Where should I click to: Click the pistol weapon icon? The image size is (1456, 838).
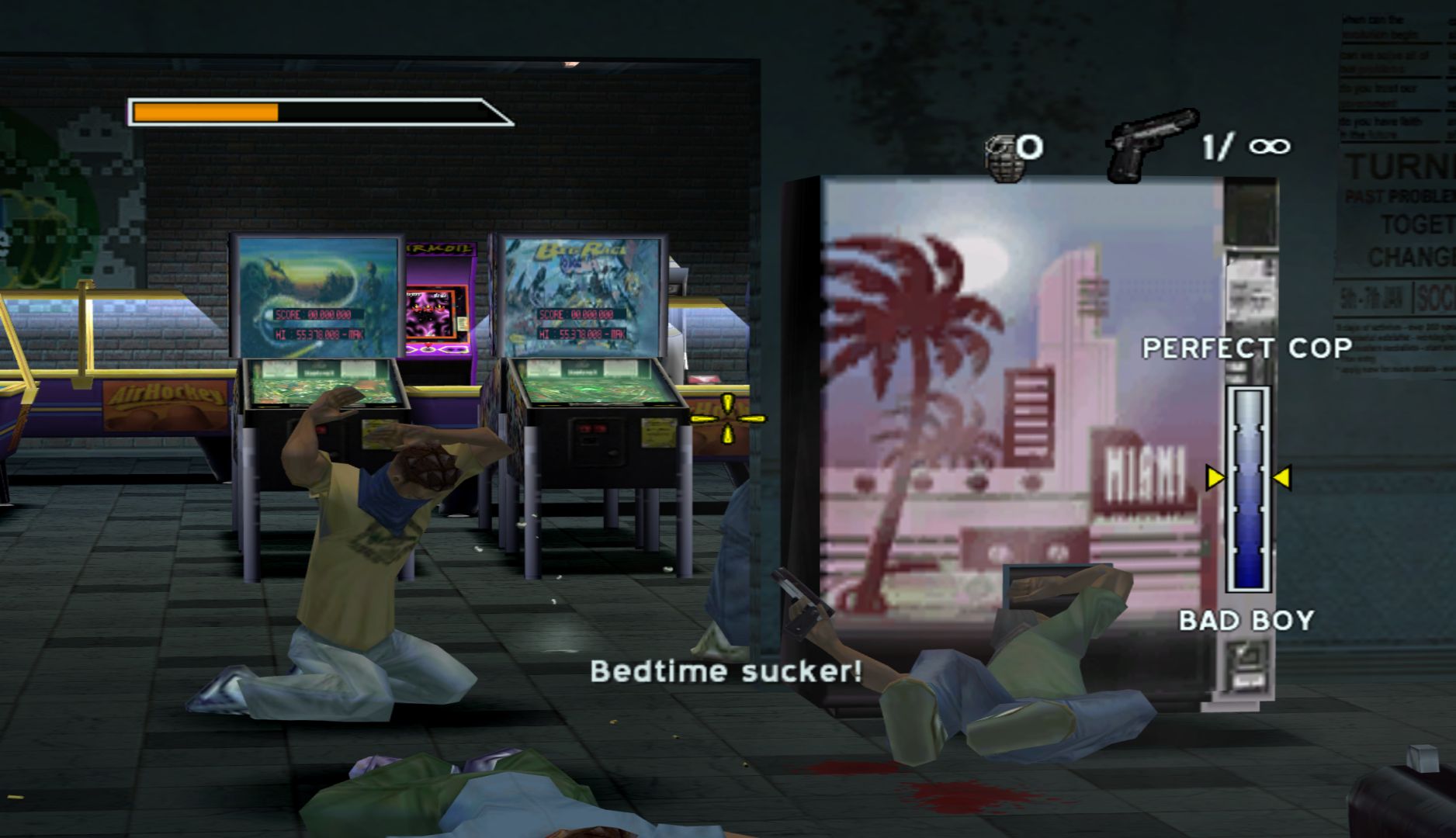[x=1149, y=144]
